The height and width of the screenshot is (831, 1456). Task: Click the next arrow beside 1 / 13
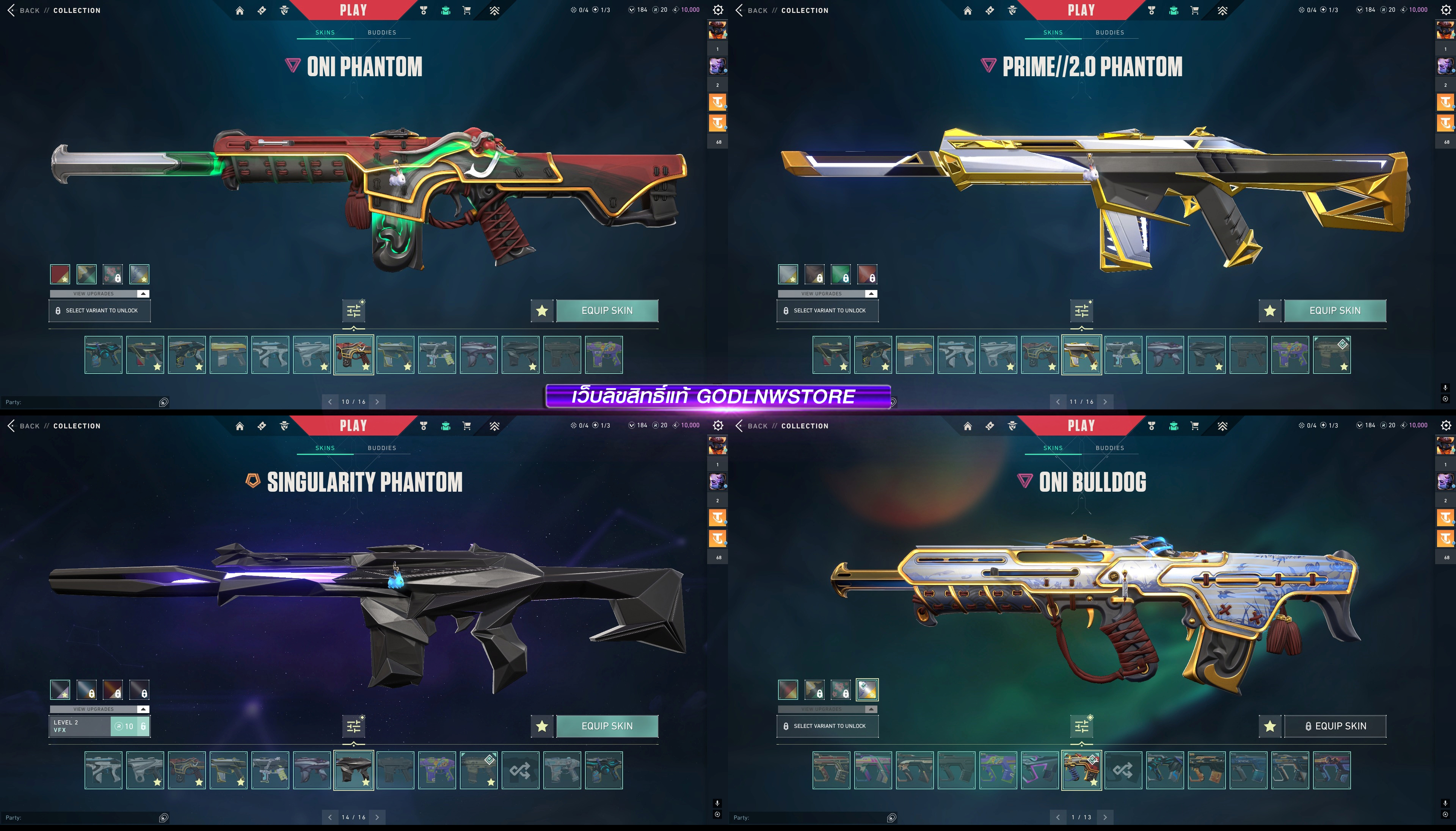click(1105, 817)
